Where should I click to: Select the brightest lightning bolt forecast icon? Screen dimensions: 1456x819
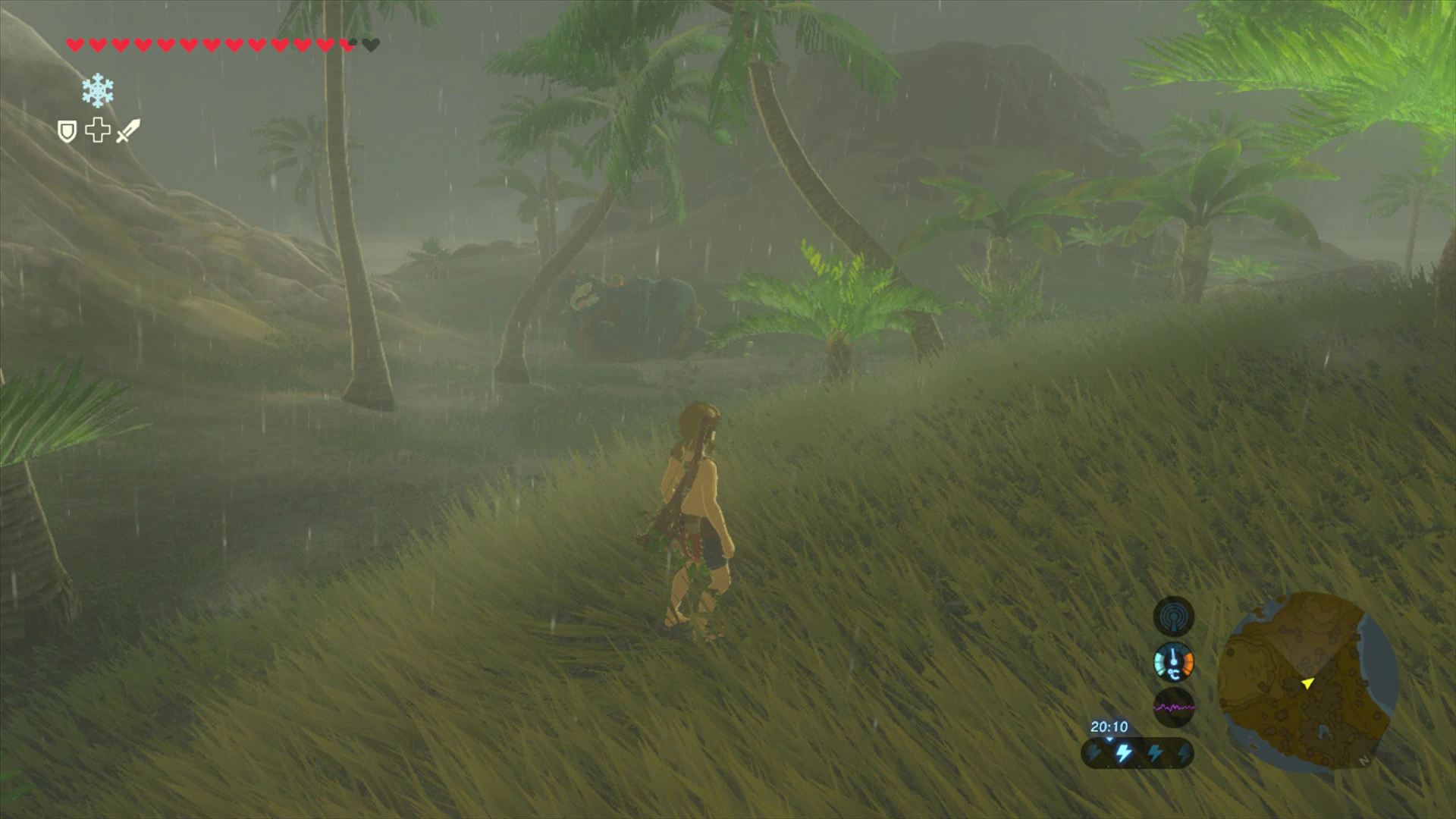[1124, 754]
